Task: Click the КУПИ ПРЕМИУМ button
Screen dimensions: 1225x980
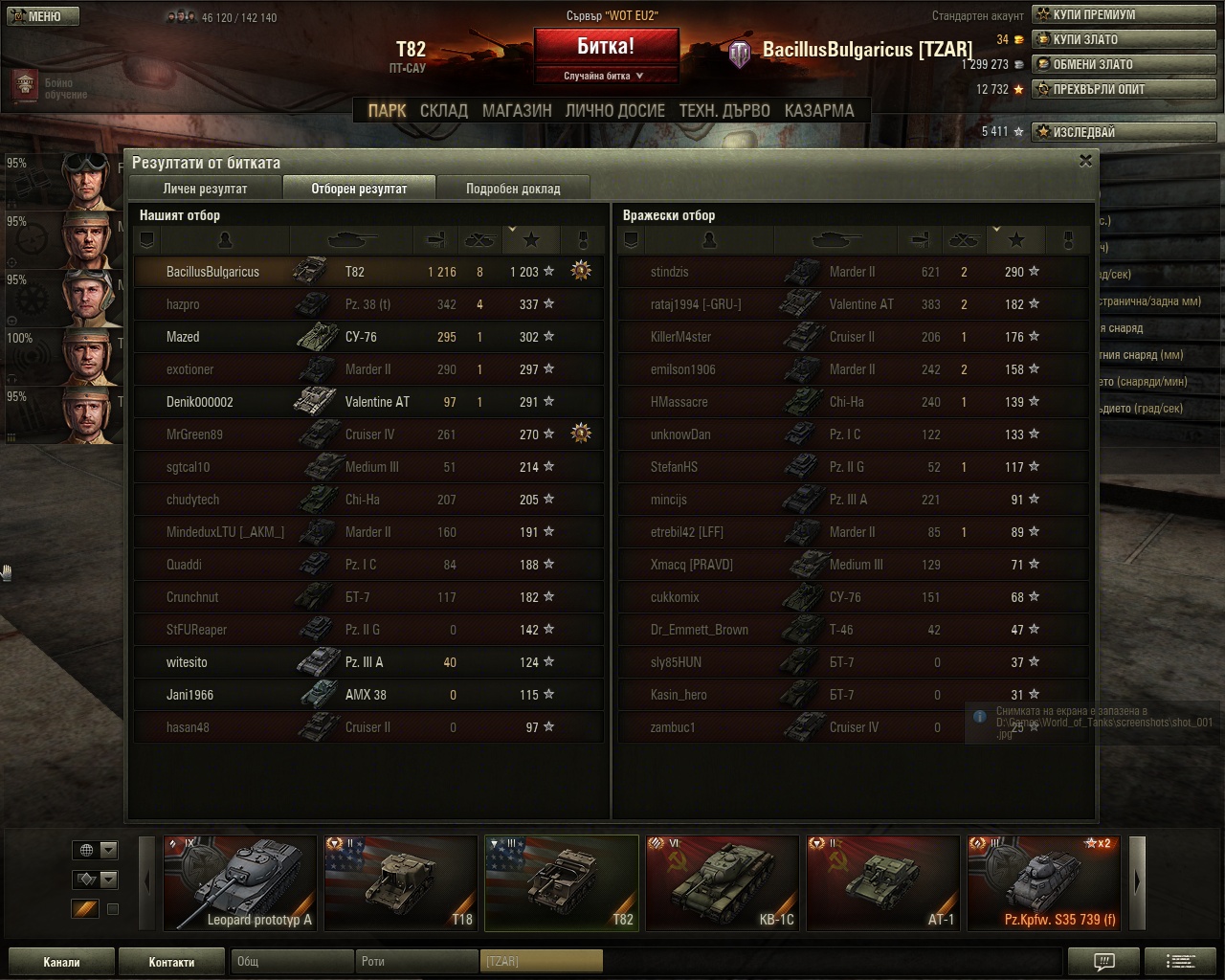Action: [1124, 14]
